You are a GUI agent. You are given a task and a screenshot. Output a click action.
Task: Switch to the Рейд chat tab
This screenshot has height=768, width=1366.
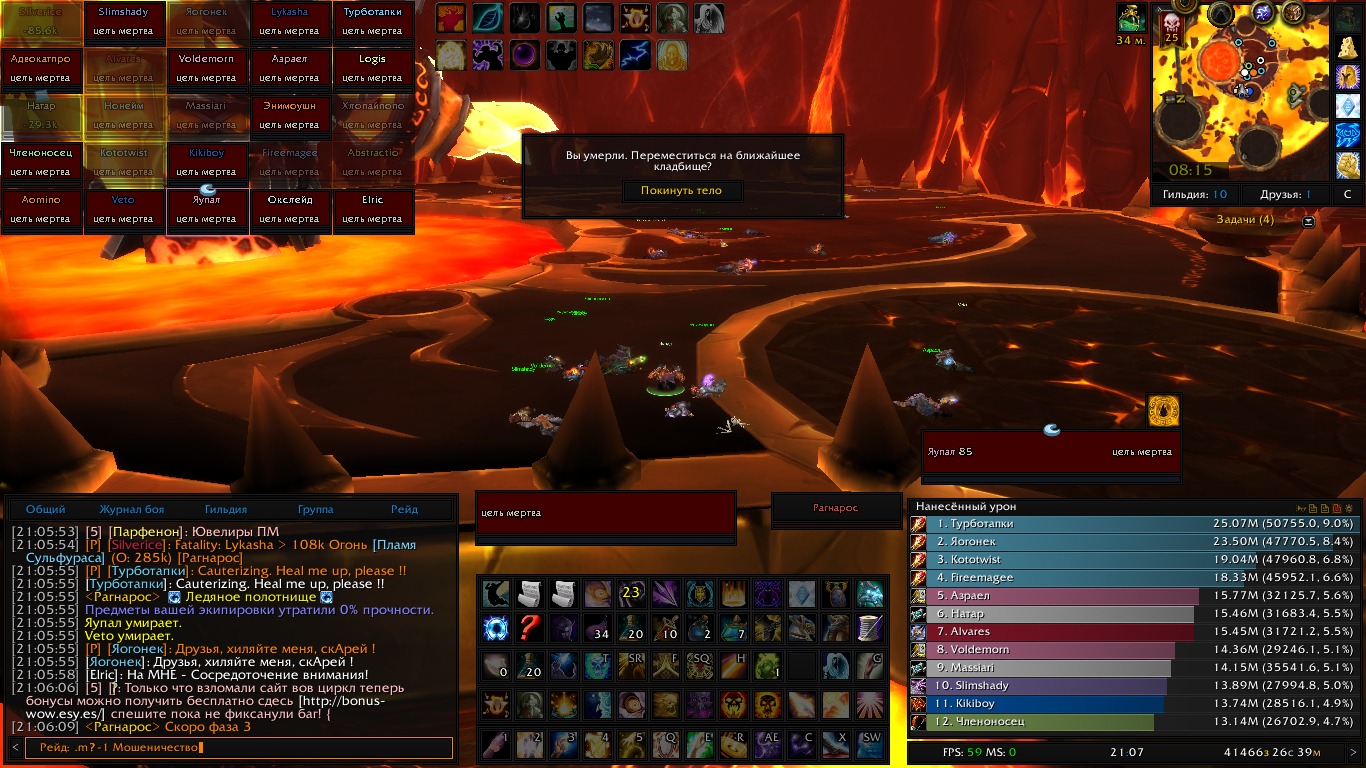(x=405, y=509)
